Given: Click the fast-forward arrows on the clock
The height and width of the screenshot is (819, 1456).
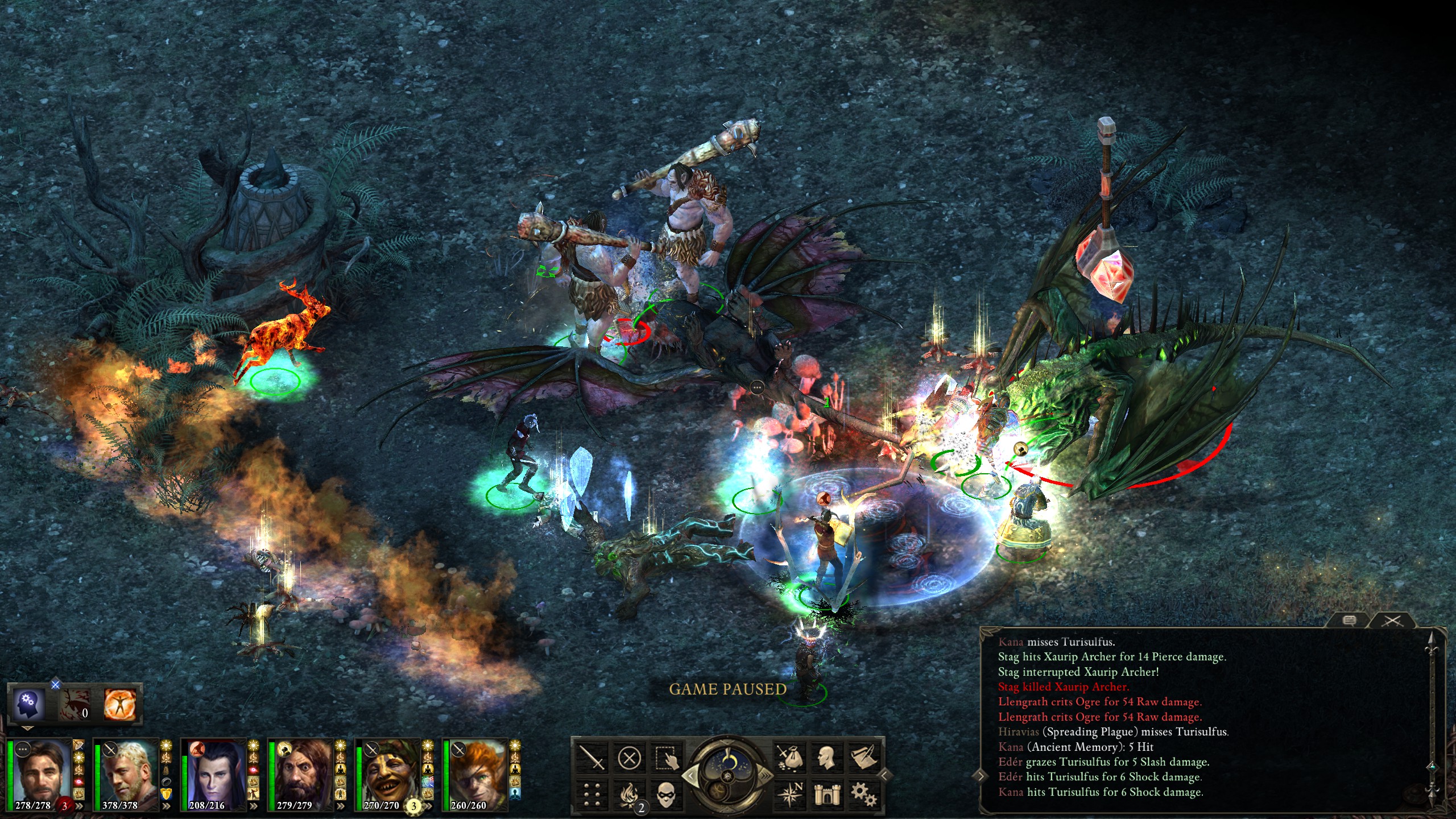Looking at the screenshot, I should coord(764,776).
